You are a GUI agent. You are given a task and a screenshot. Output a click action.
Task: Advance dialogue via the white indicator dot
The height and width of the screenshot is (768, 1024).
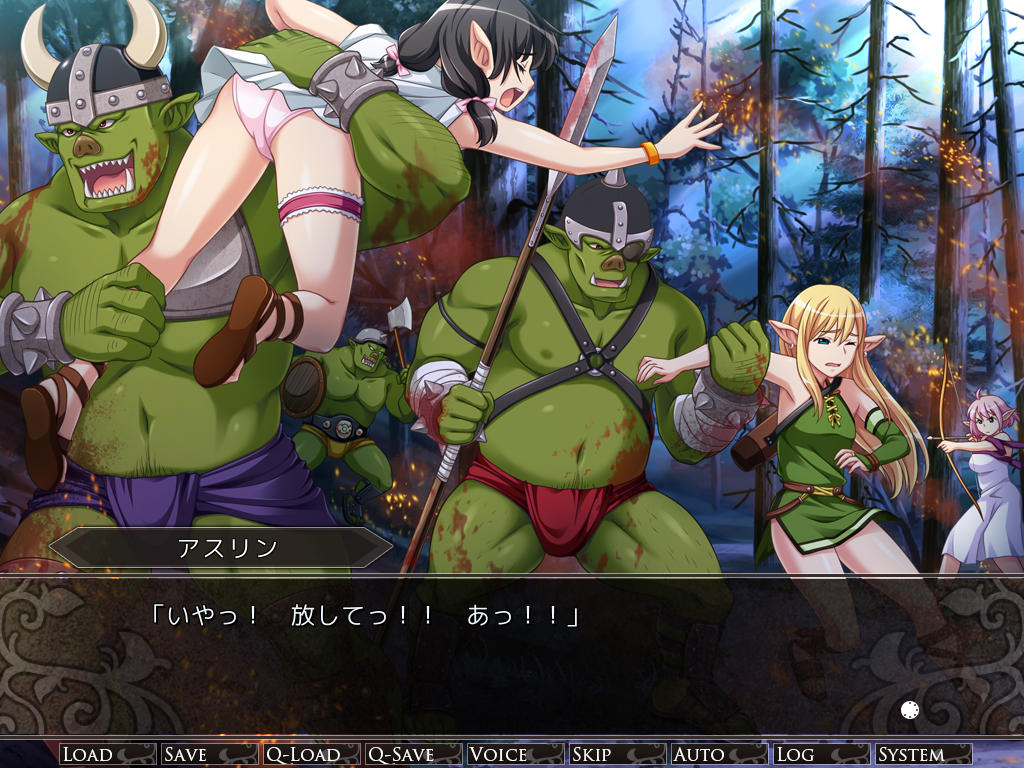pyautogui.click(x=910, y=711)
